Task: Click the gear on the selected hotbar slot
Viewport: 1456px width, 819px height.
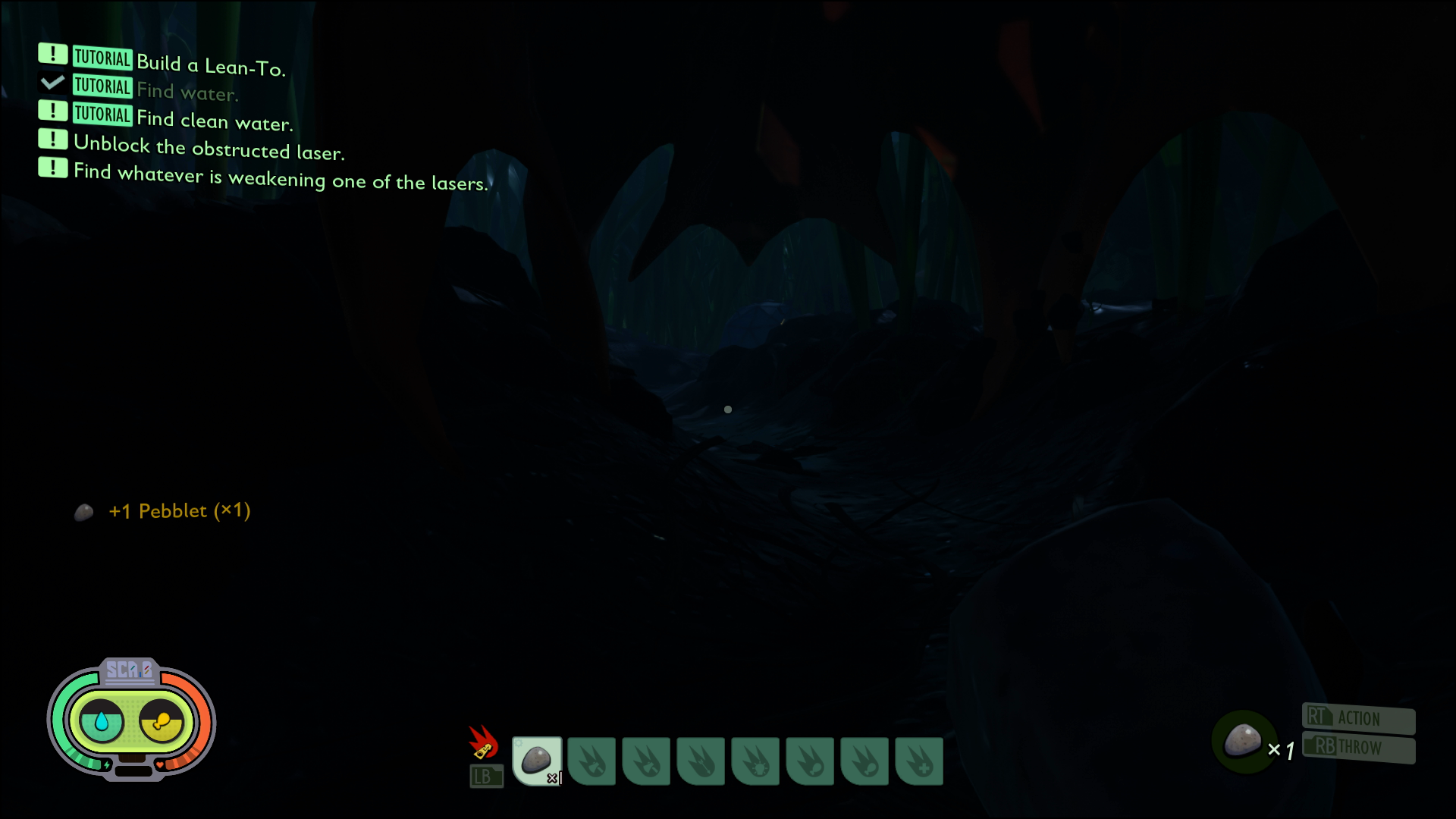Action: point(519,744)
